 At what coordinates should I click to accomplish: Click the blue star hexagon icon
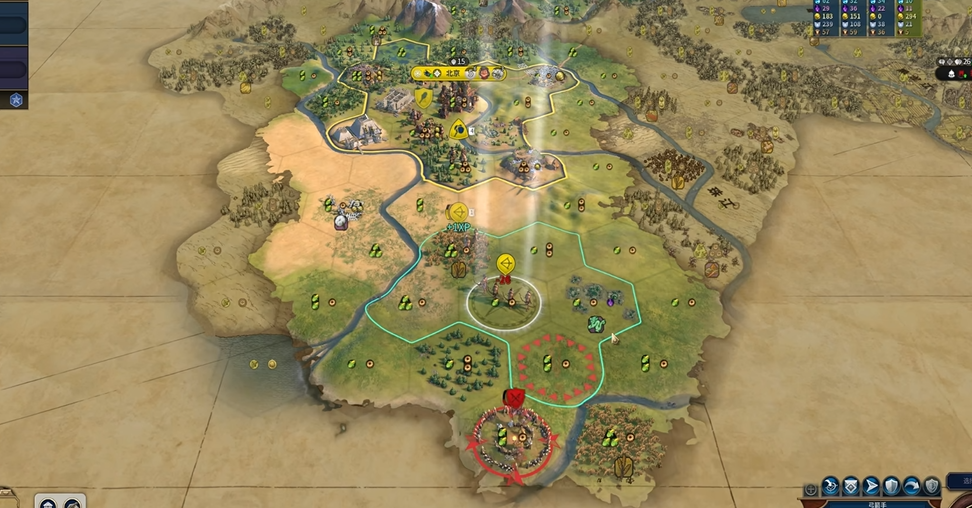16,99
